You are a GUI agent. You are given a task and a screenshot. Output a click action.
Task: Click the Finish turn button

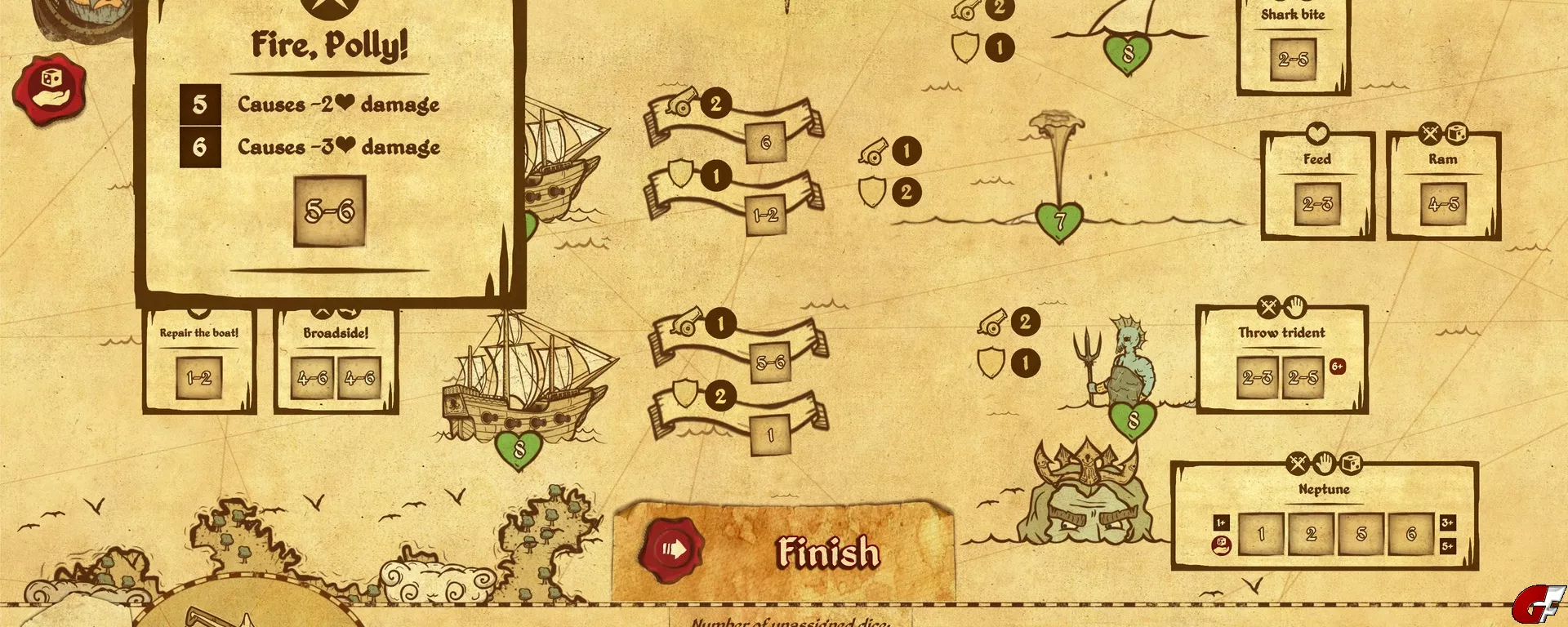click(784, 551)
